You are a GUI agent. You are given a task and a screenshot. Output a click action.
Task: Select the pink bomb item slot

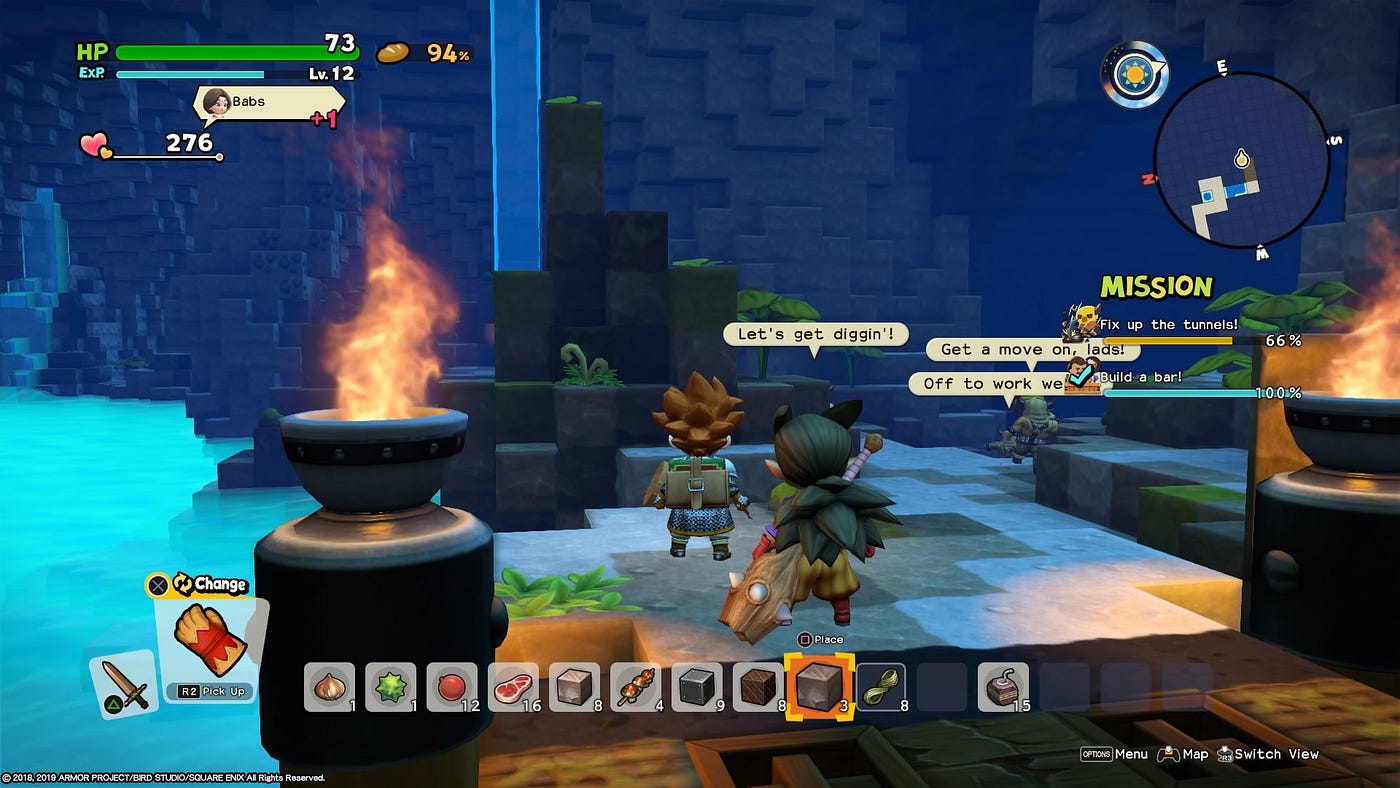1002,687
